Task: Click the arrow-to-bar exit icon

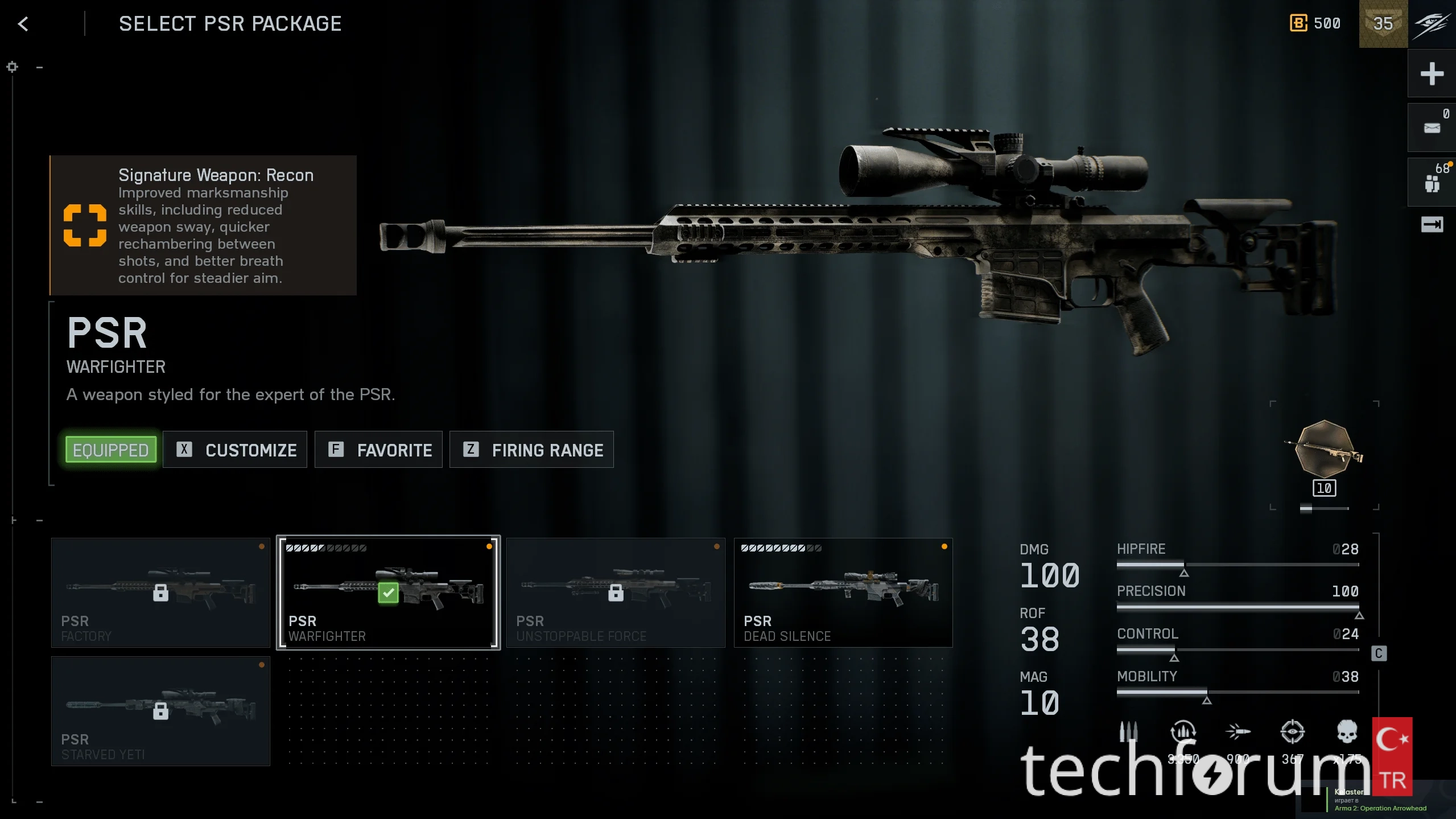Action: tap(1432, 225)
